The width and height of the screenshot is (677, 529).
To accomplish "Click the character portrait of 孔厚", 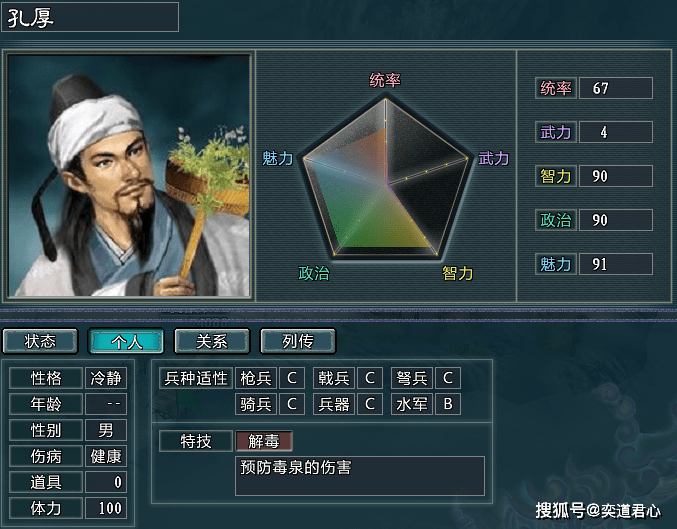I will (x=128, y=175).
